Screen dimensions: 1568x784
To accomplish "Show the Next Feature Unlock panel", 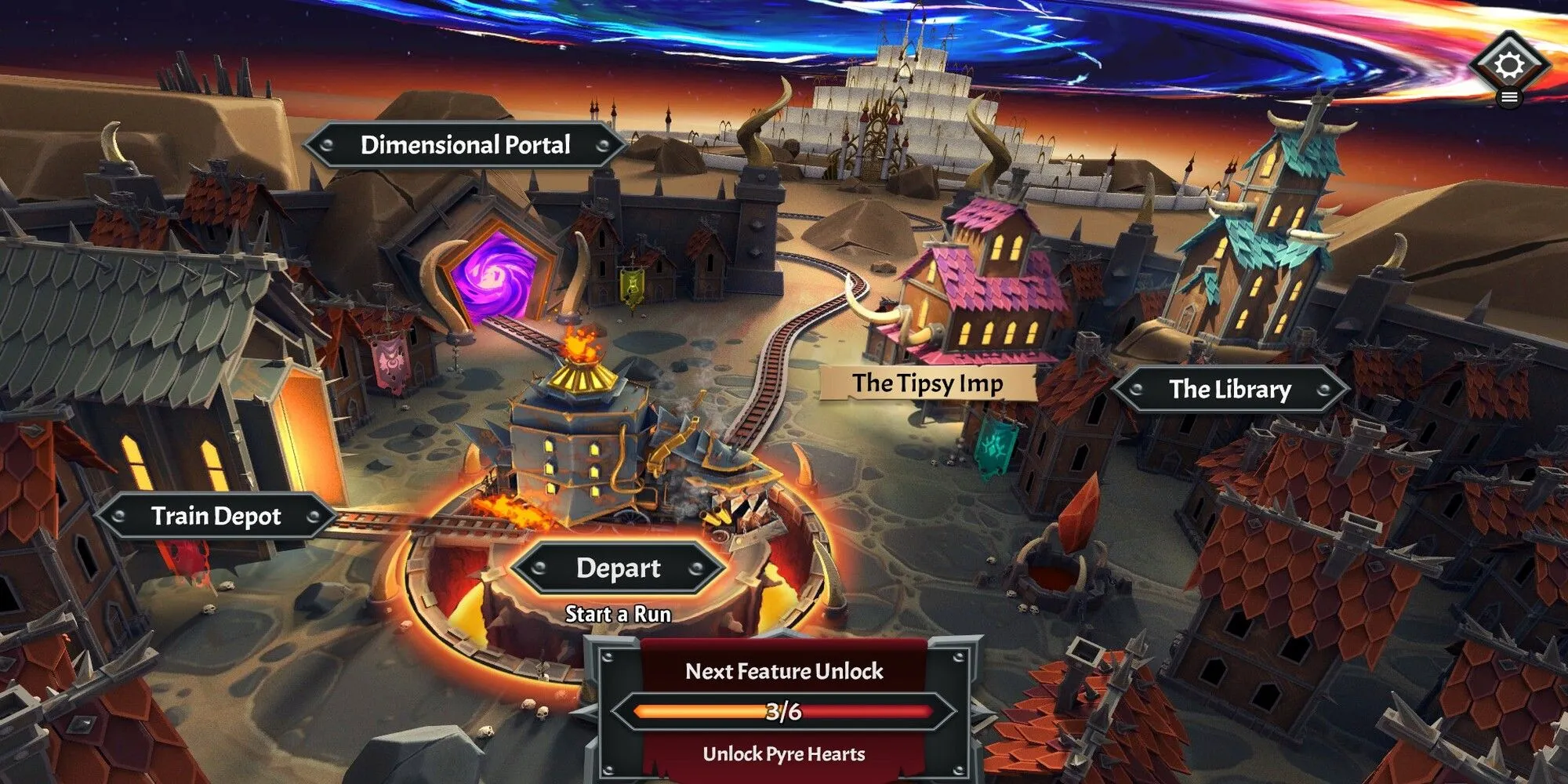I will pyautogui.click(x=783, y=710).
